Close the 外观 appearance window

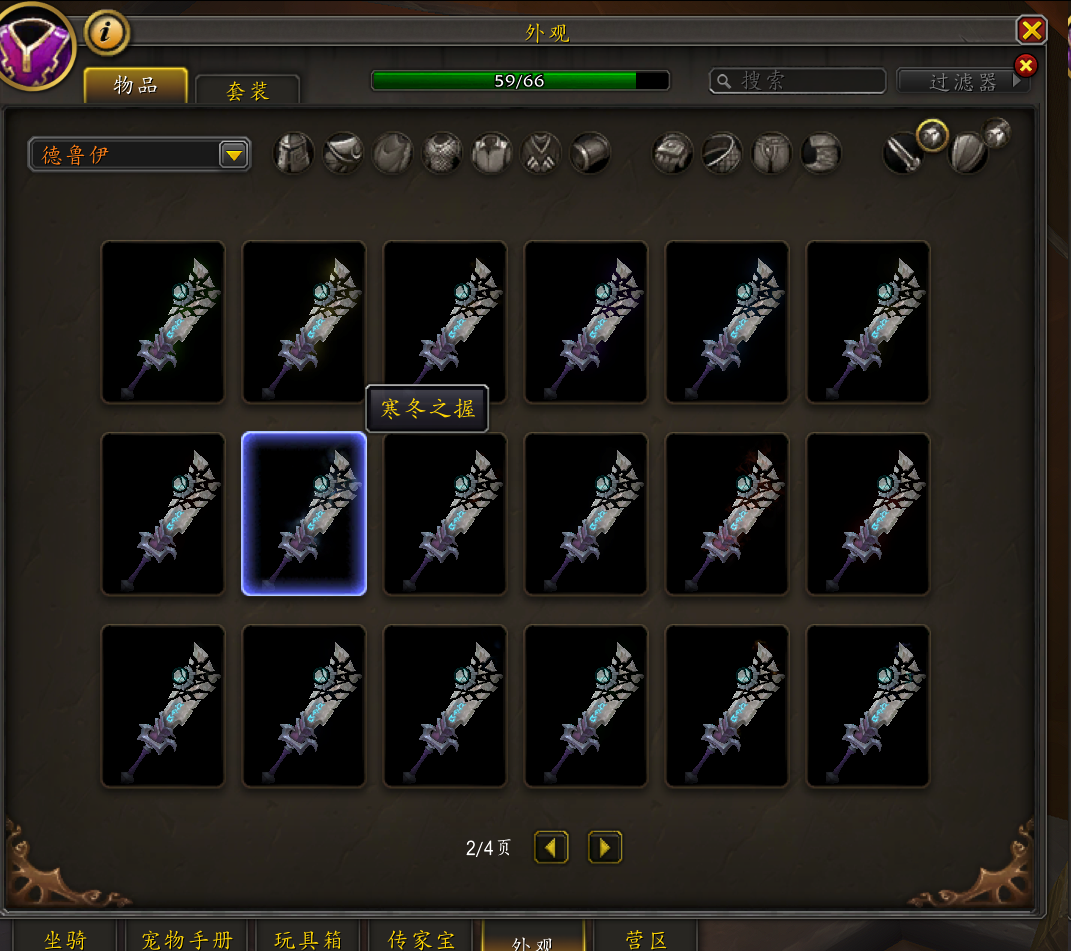click(1031, 30)
